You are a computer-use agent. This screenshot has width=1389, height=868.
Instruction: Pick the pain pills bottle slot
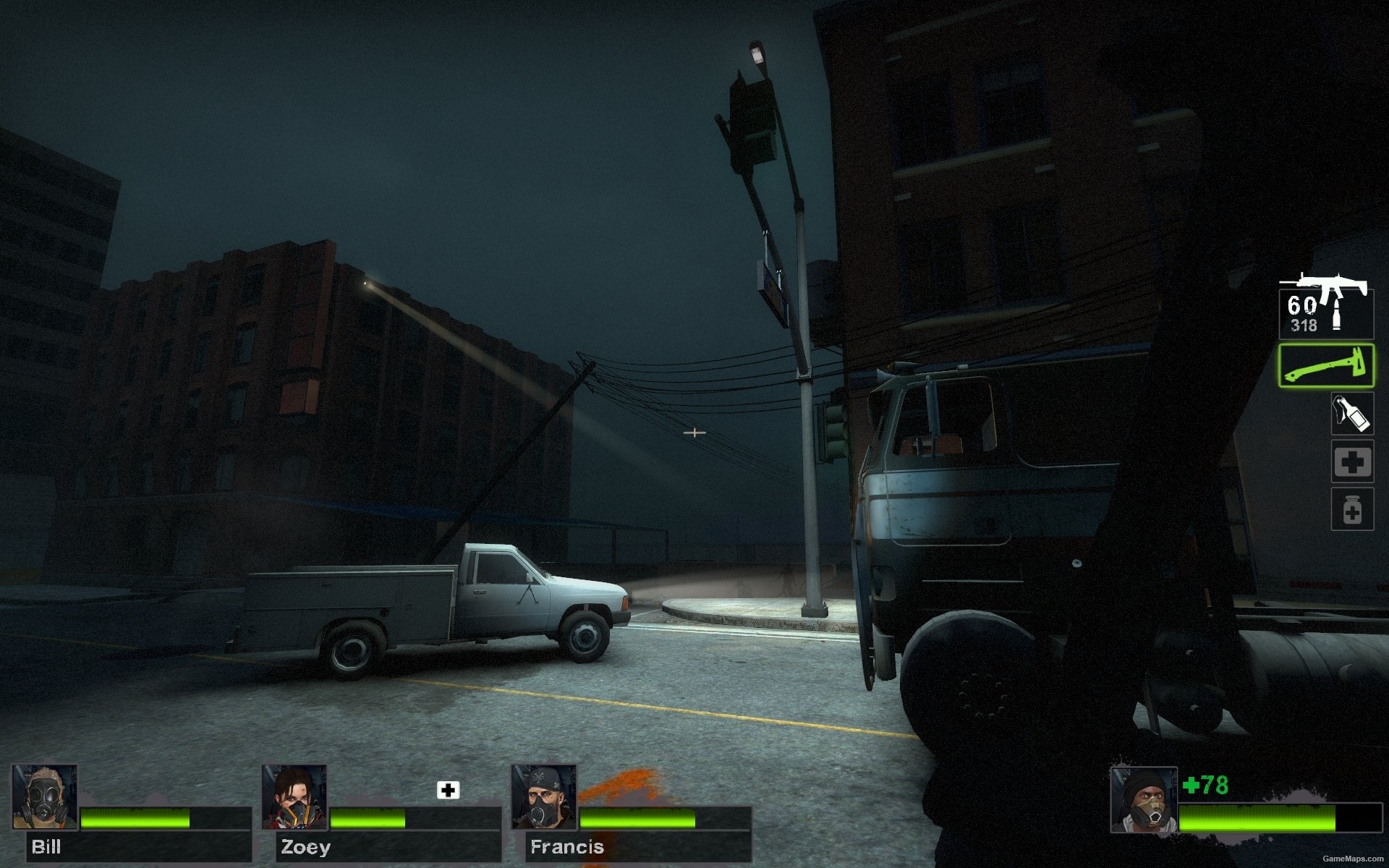point(1352,509)
